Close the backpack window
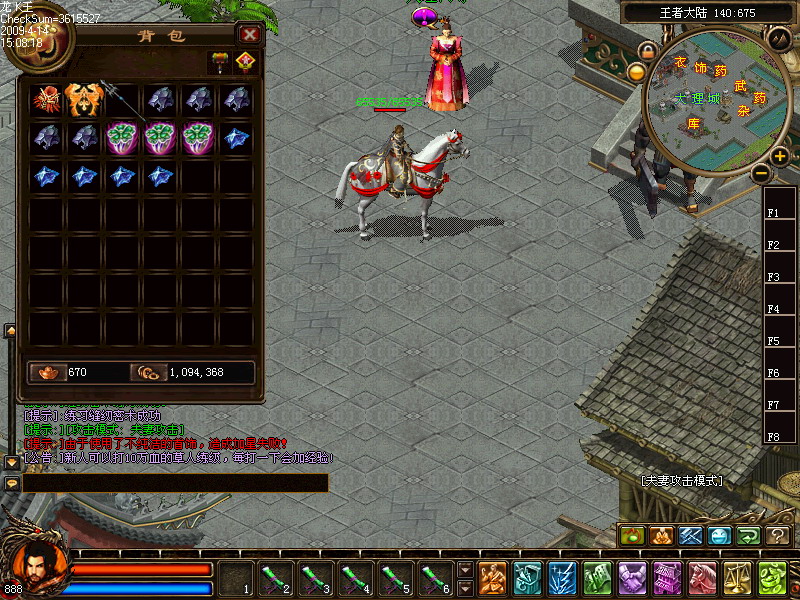 coord(250,35)
